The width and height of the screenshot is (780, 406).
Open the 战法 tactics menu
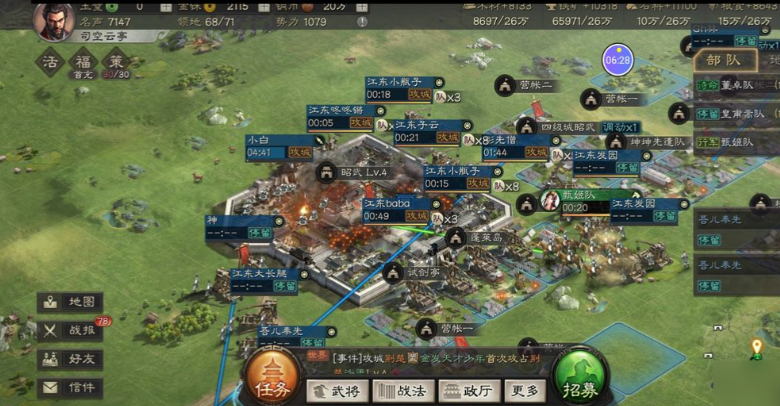pos(404,391)
